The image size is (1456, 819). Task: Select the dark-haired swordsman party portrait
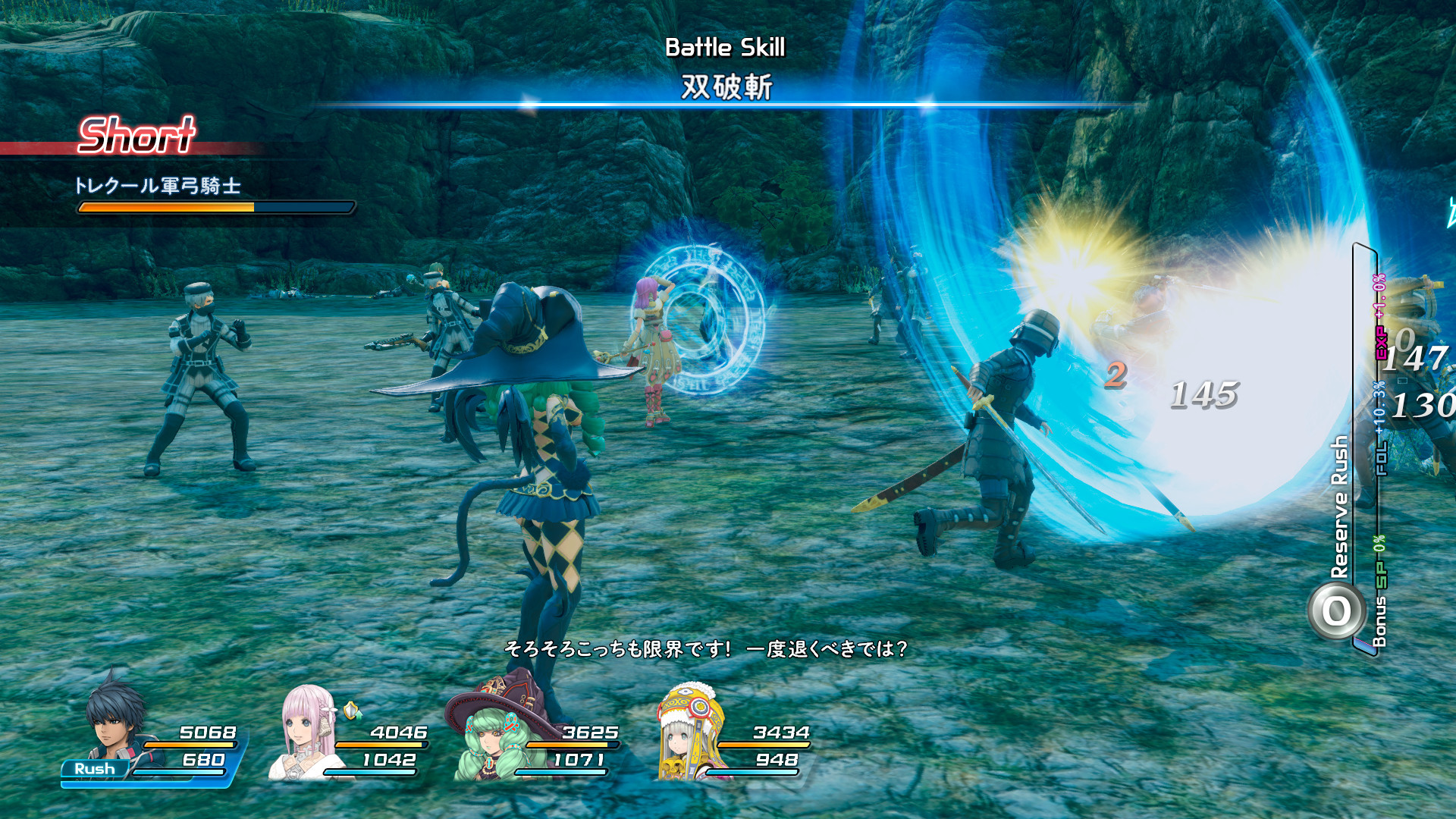[x=115, y=717]
